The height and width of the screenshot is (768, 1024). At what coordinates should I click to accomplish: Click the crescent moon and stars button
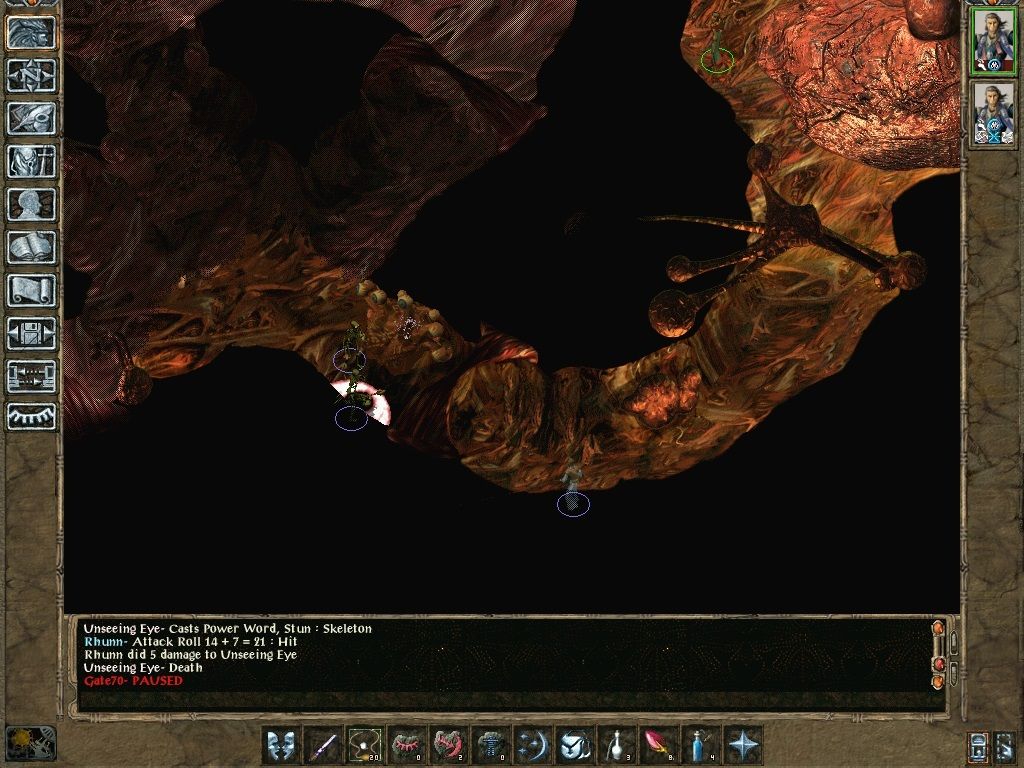coord(533,746)
